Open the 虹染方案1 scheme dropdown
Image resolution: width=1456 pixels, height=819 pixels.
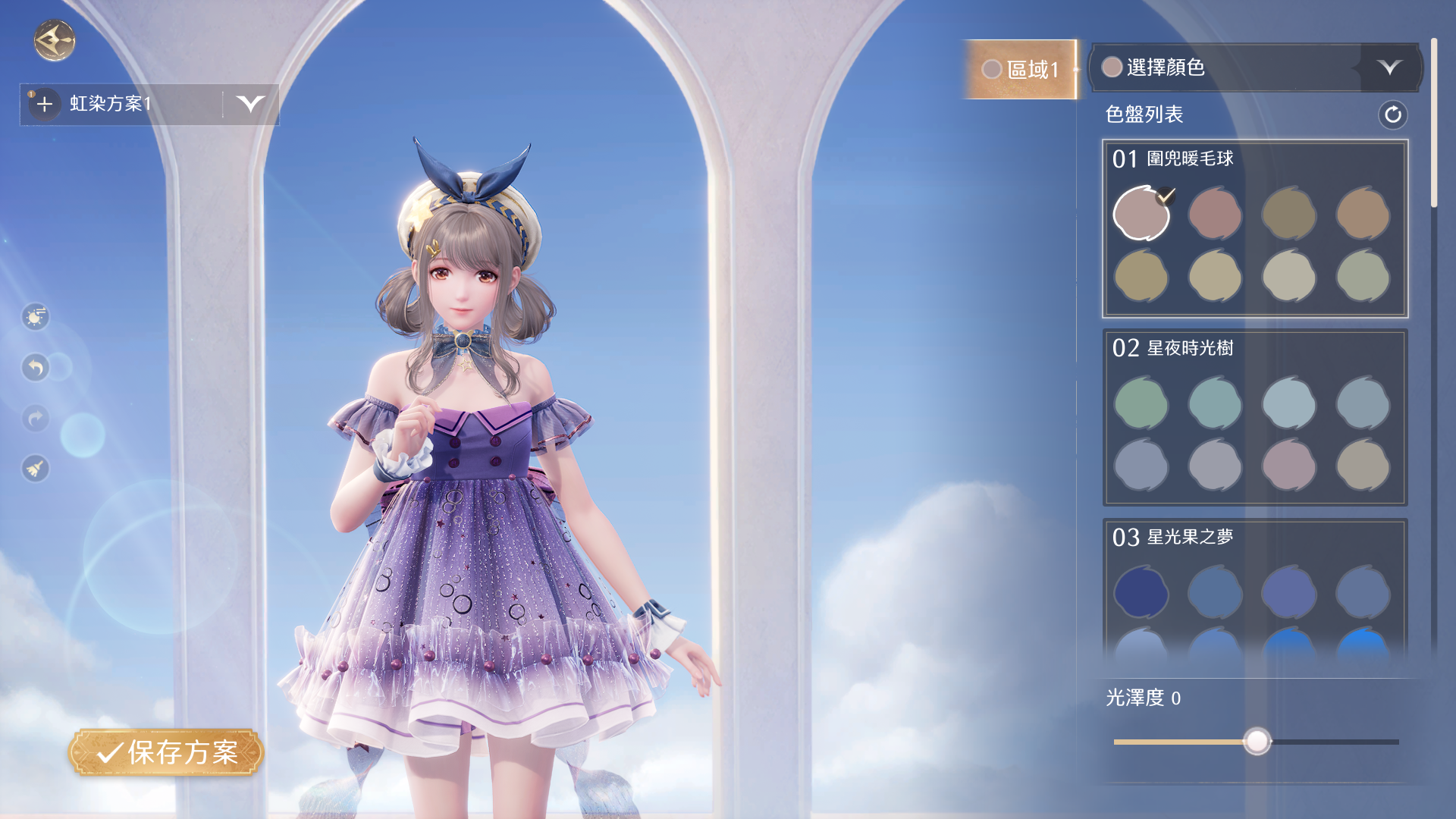(x=250, y=104)
